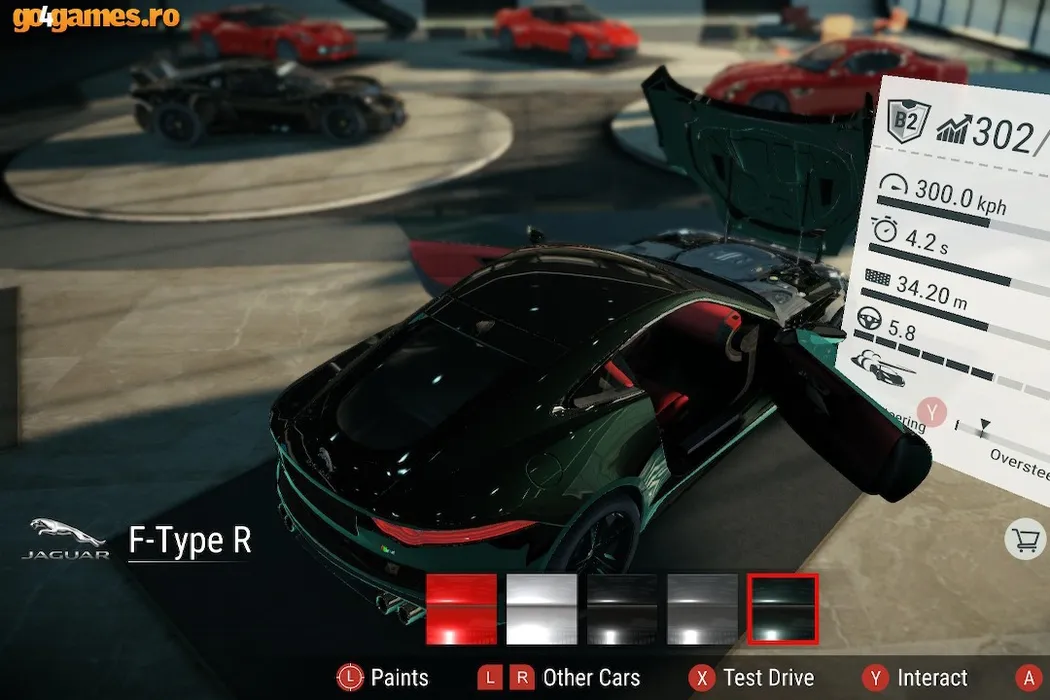Viewport: 1050px width, 700px height.
Task: Start a Test Drive
Action: coord(751,678)
